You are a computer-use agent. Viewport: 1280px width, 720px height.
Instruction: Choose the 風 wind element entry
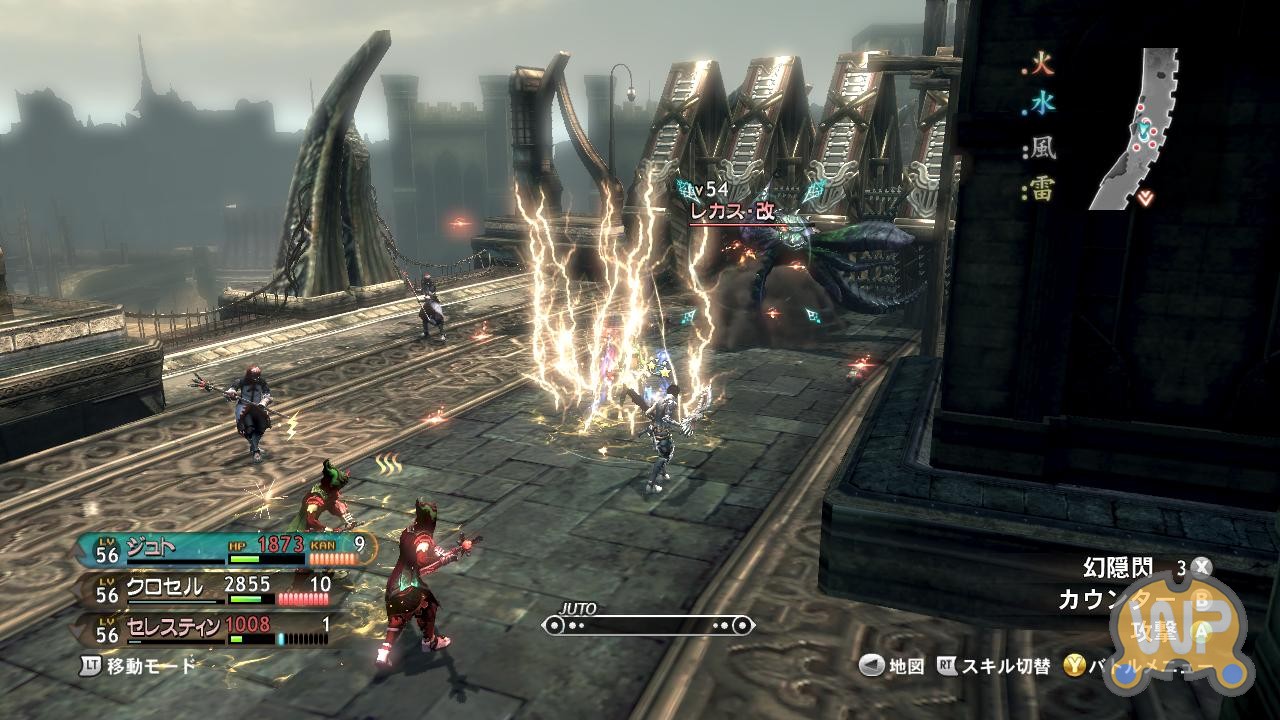coord(1042,149)
